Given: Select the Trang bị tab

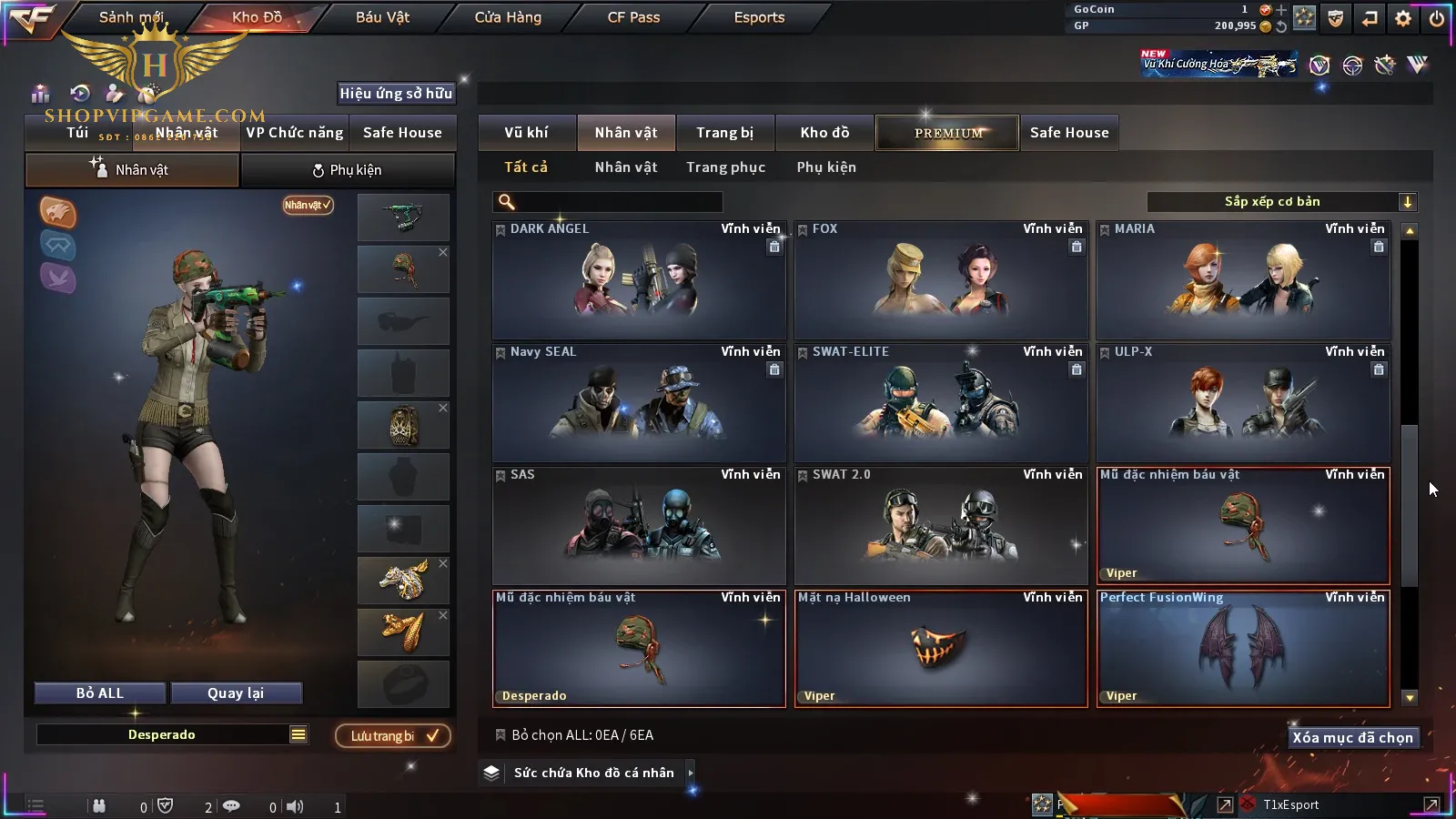Looking at the screenshot, I should point(725,133).
